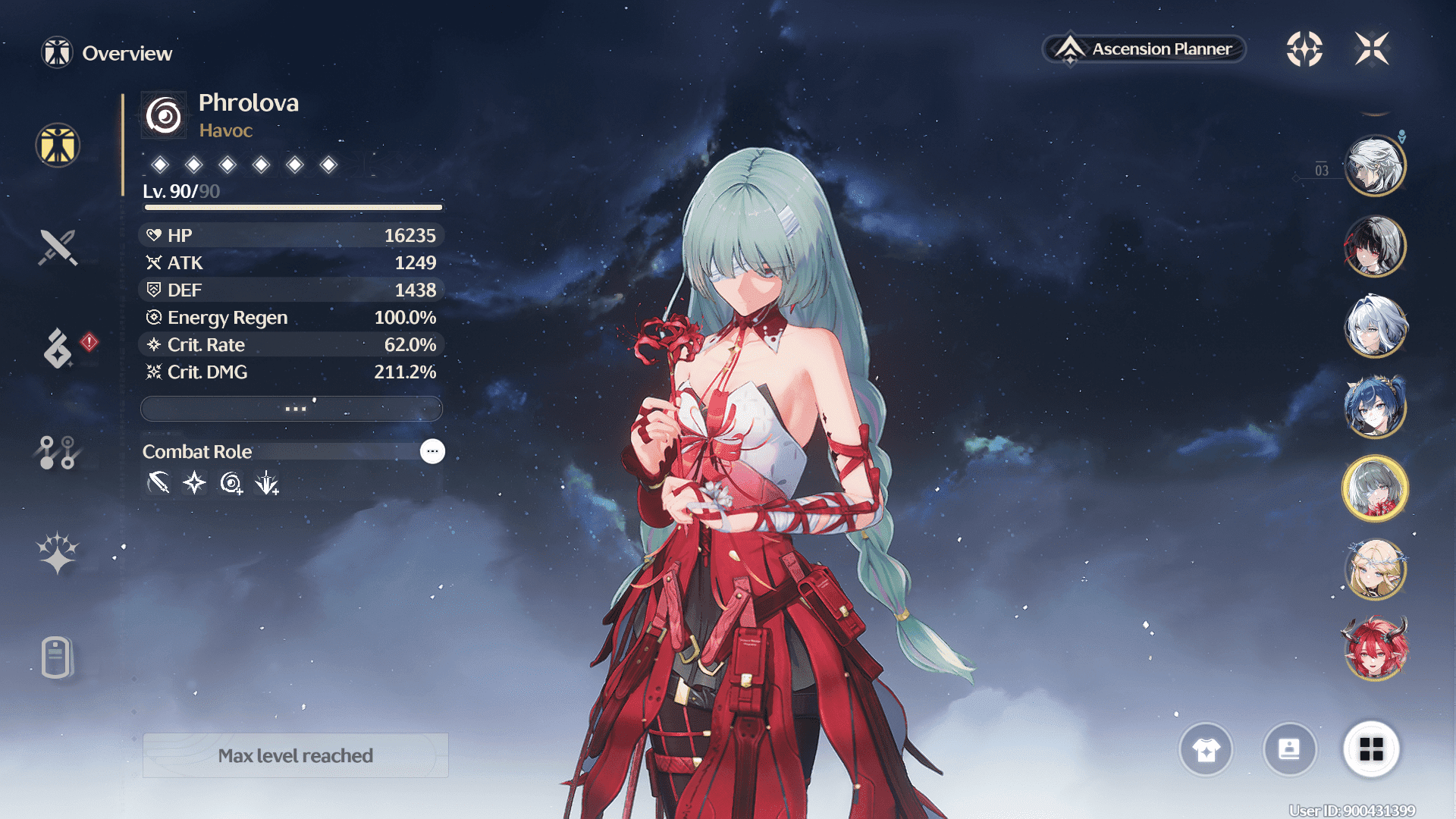Select the silver-haired girl portrait

point(1375,327)
